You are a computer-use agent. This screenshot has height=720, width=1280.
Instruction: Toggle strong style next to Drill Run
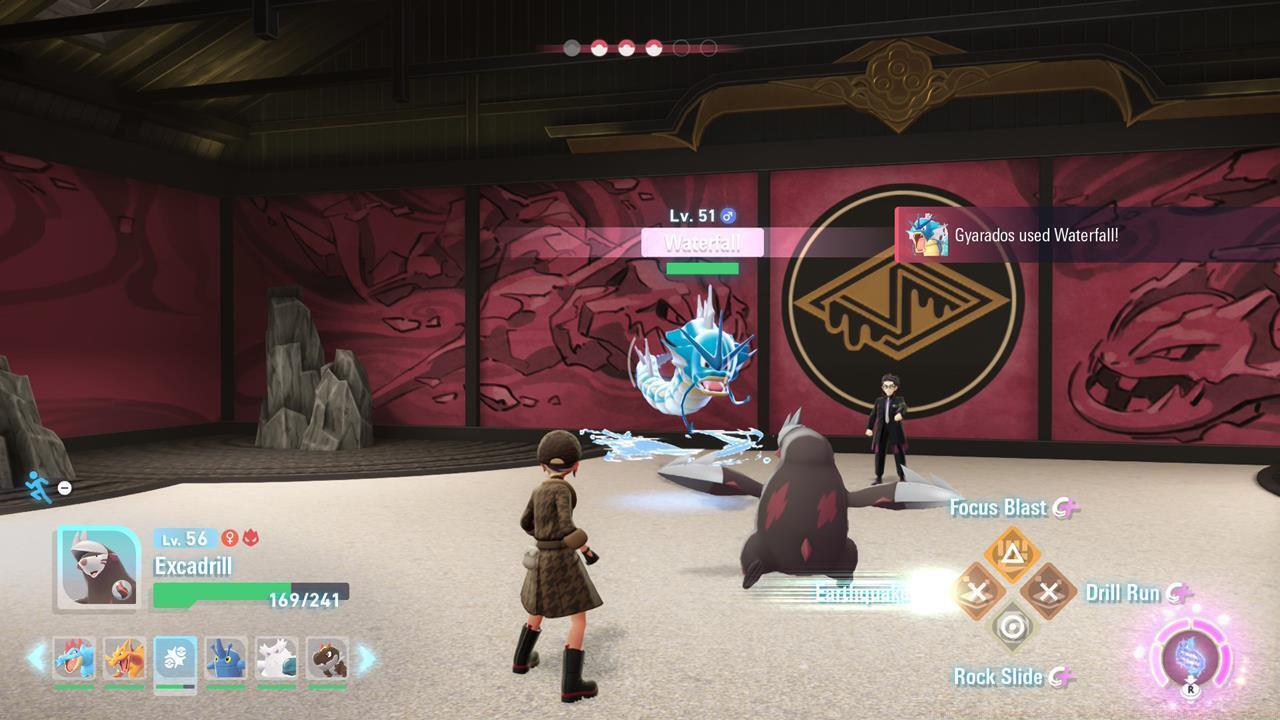click(x=1177, y=594)
